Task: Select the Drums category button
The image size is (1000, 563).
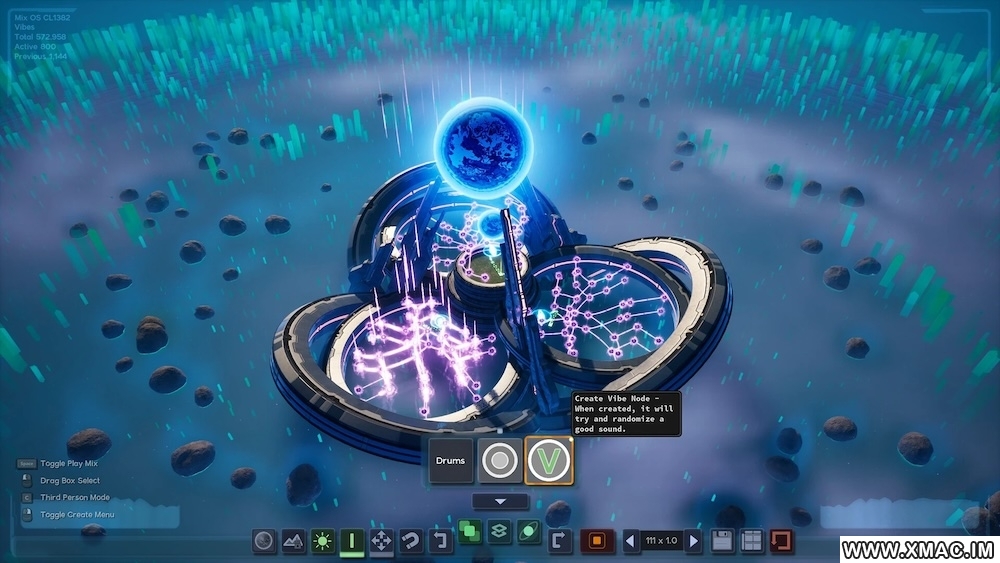Action: 450,461
